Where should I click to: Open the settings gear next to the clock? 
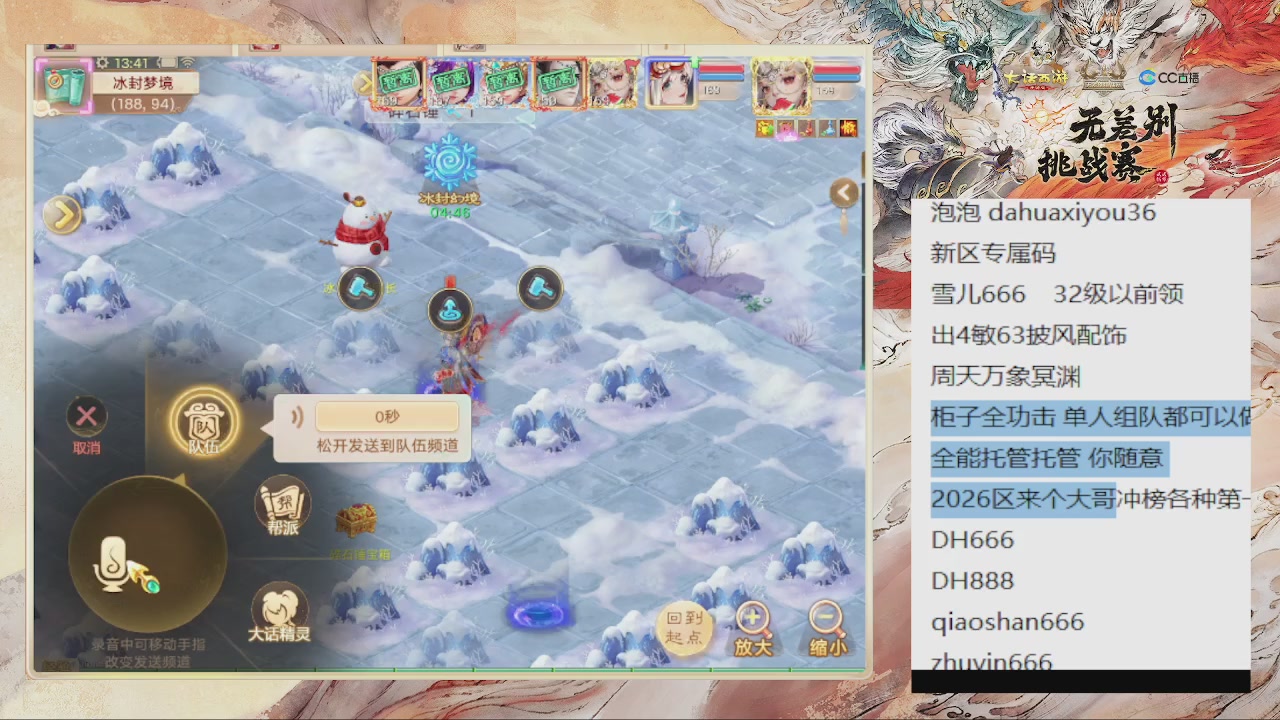point(101,62)
